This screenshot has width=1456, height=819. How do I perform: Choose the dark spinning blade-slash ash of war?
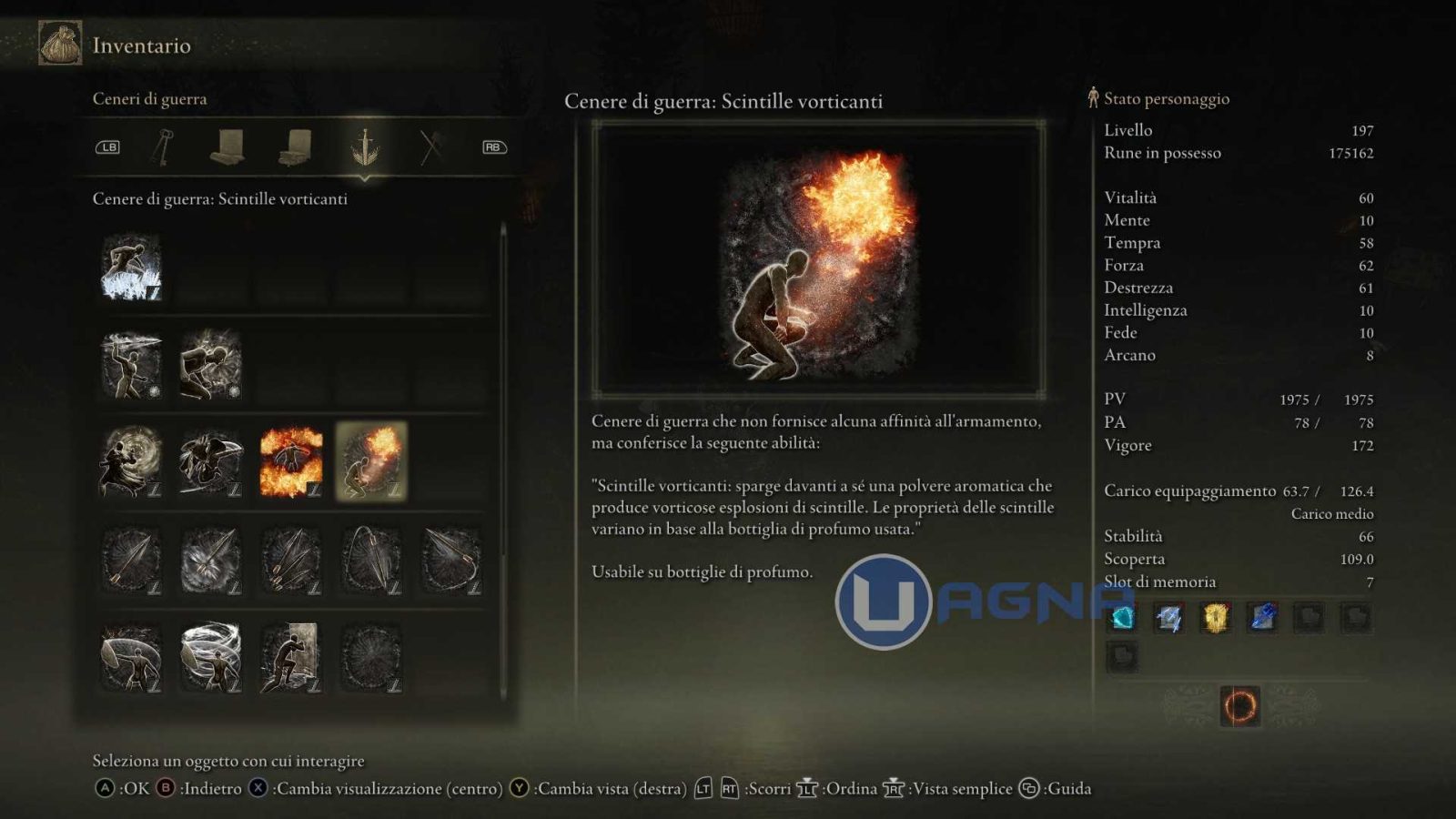[211, 461]
